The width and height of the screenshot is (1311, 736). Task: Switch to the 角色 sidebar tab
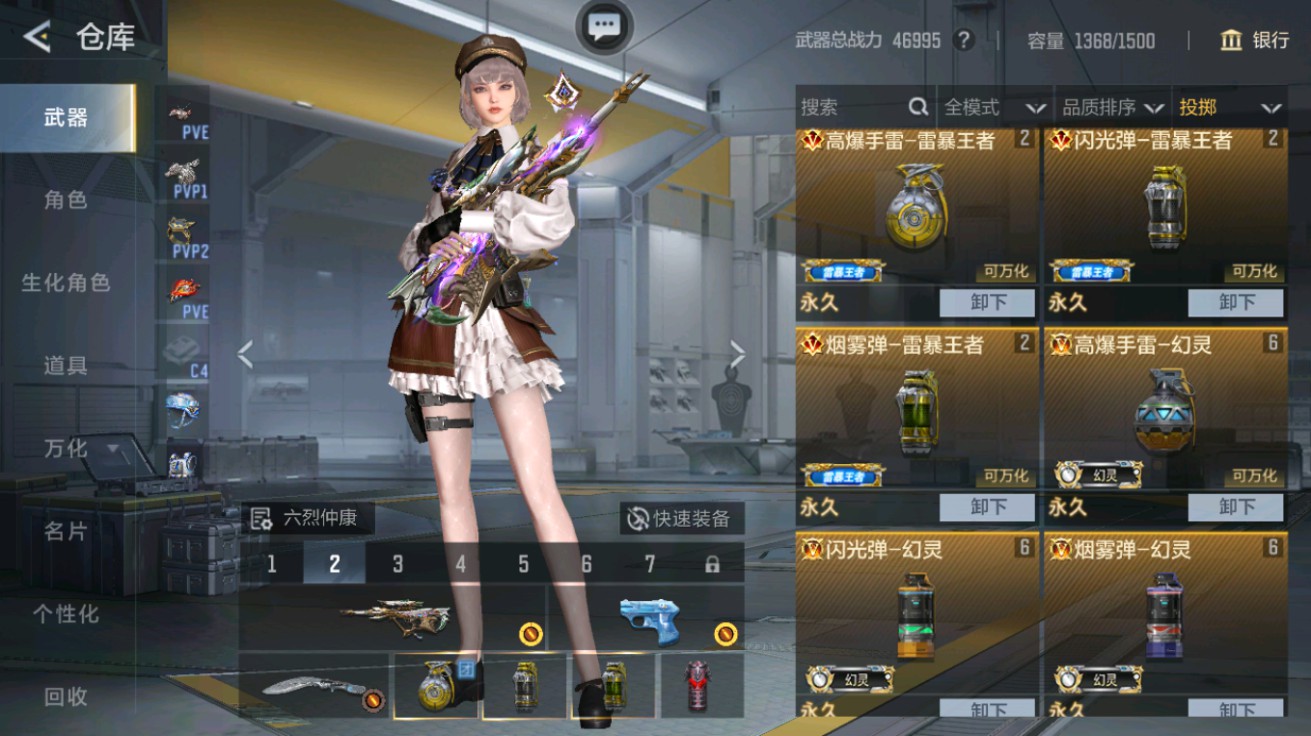(62, 199)
